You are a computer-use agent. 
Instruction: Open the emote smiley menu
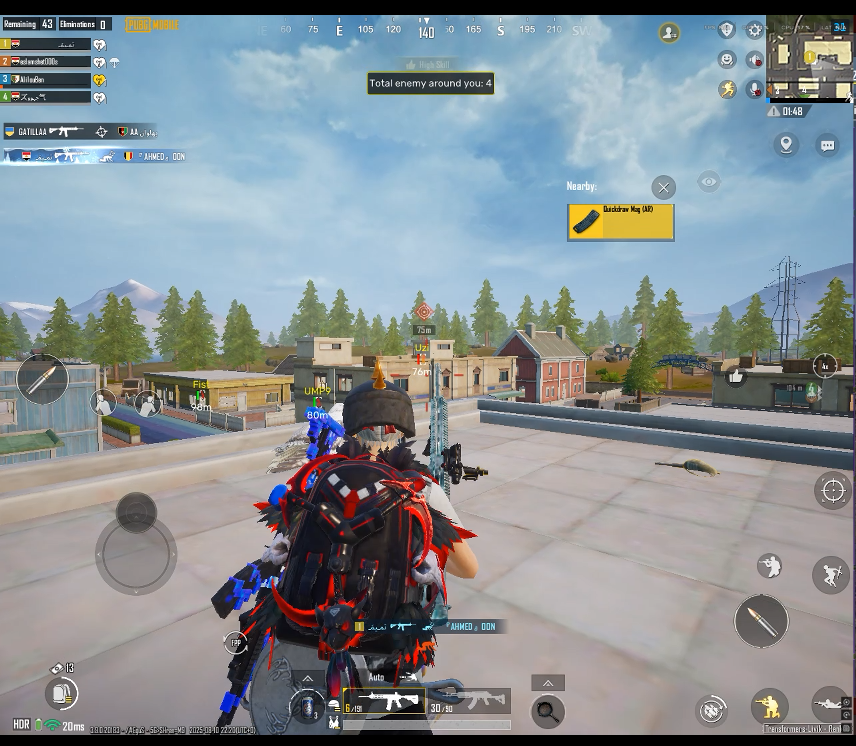(727, 60)
